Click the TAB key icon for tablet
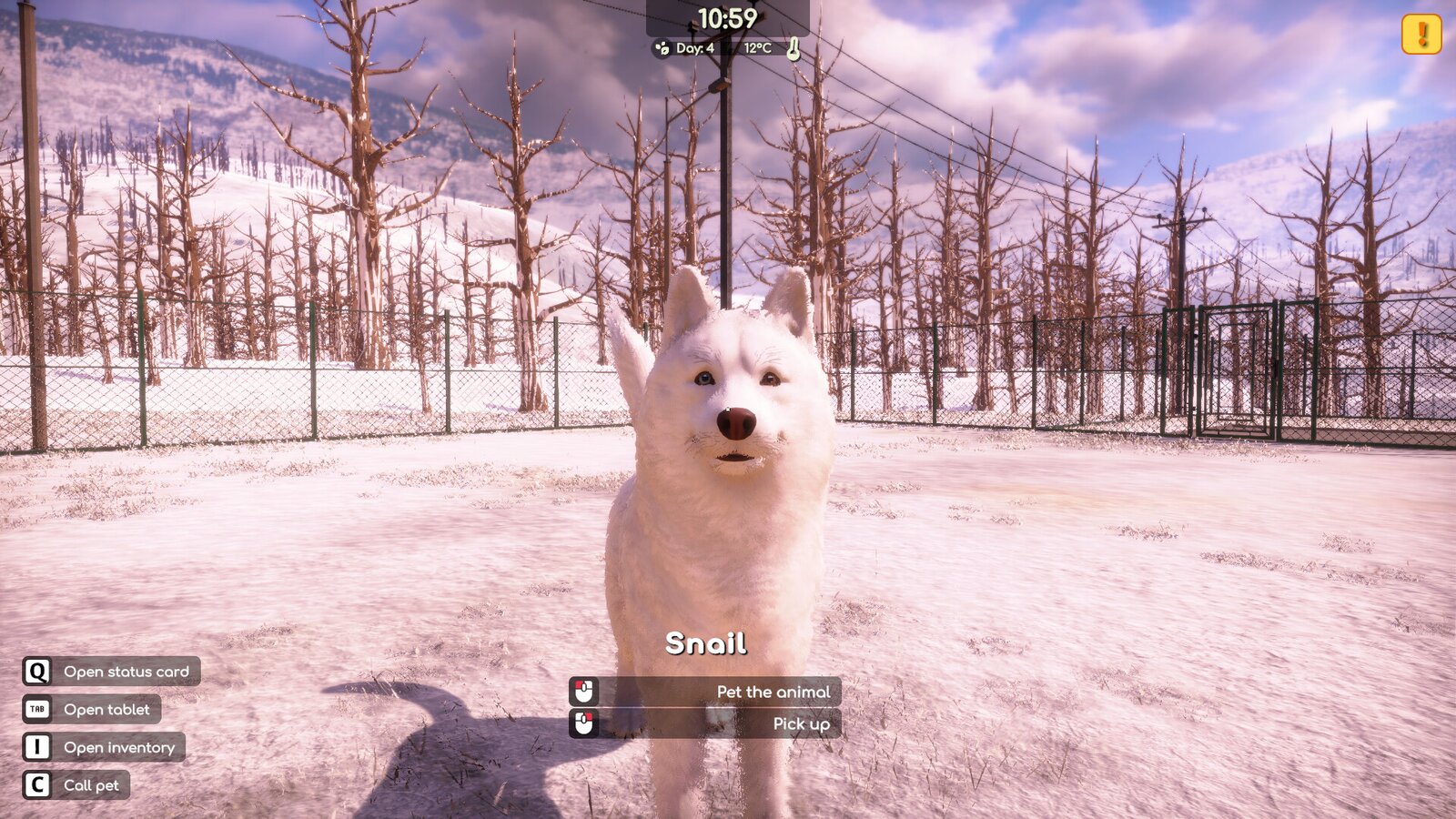 point(36,710)
